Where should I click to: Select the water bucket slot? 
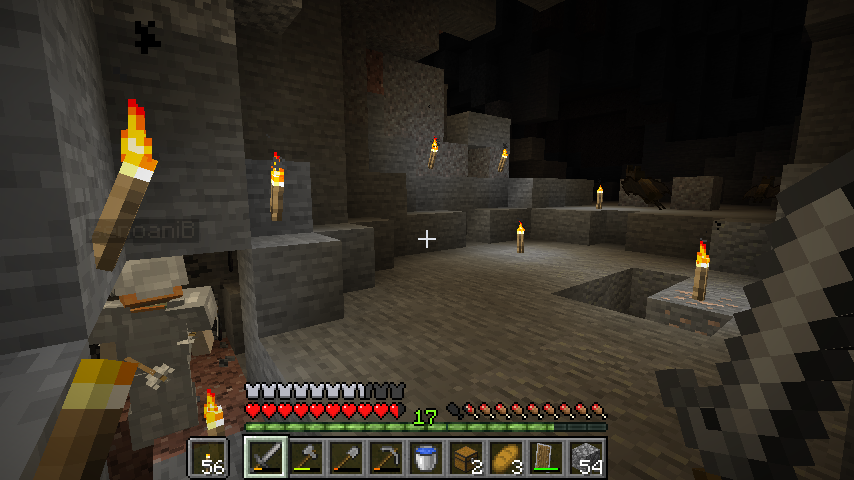[426, 458]
